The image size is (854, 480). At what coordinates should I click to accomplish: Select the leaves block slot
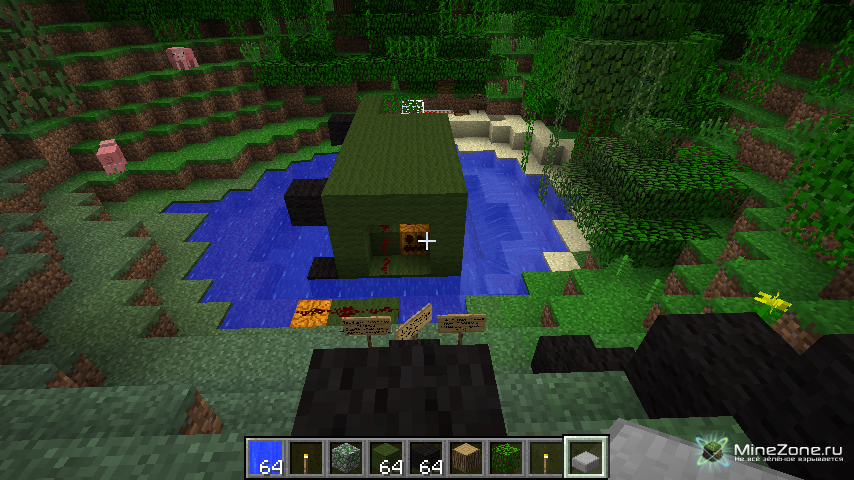coord(505,457)
